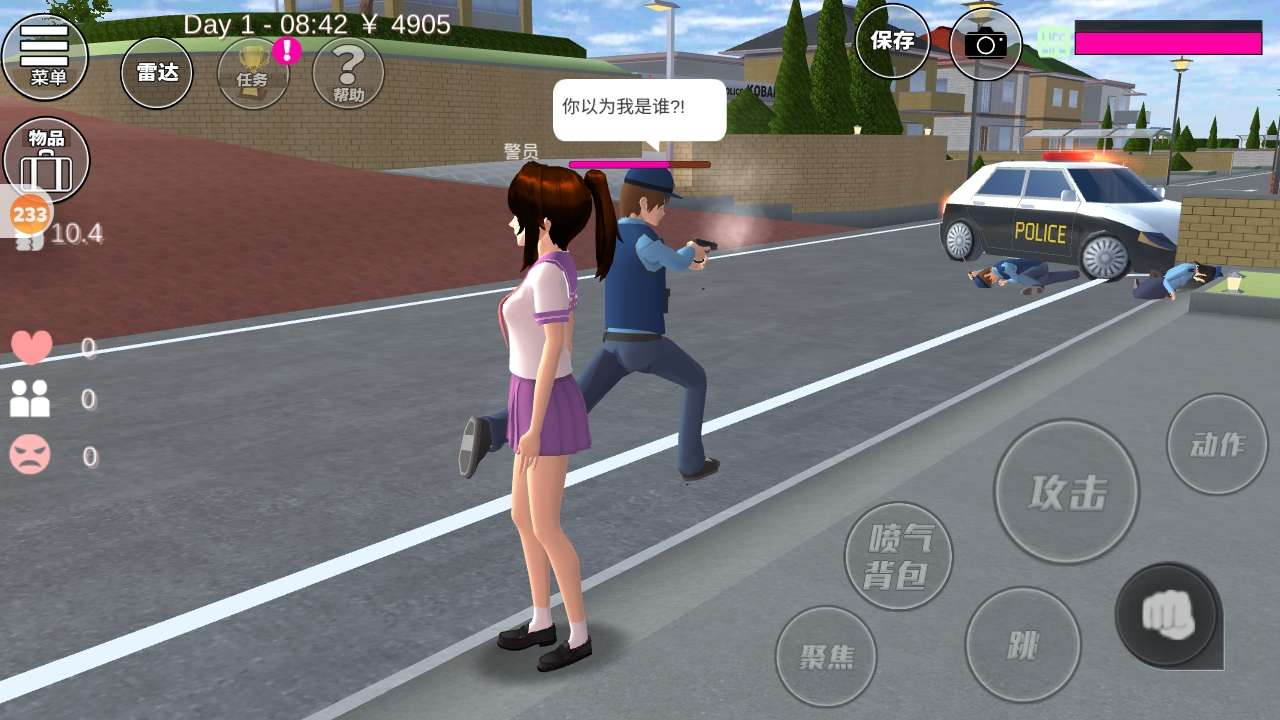Save the game with 保存
This screenshot has width=1280, height=720.
(x=892, y=41)
